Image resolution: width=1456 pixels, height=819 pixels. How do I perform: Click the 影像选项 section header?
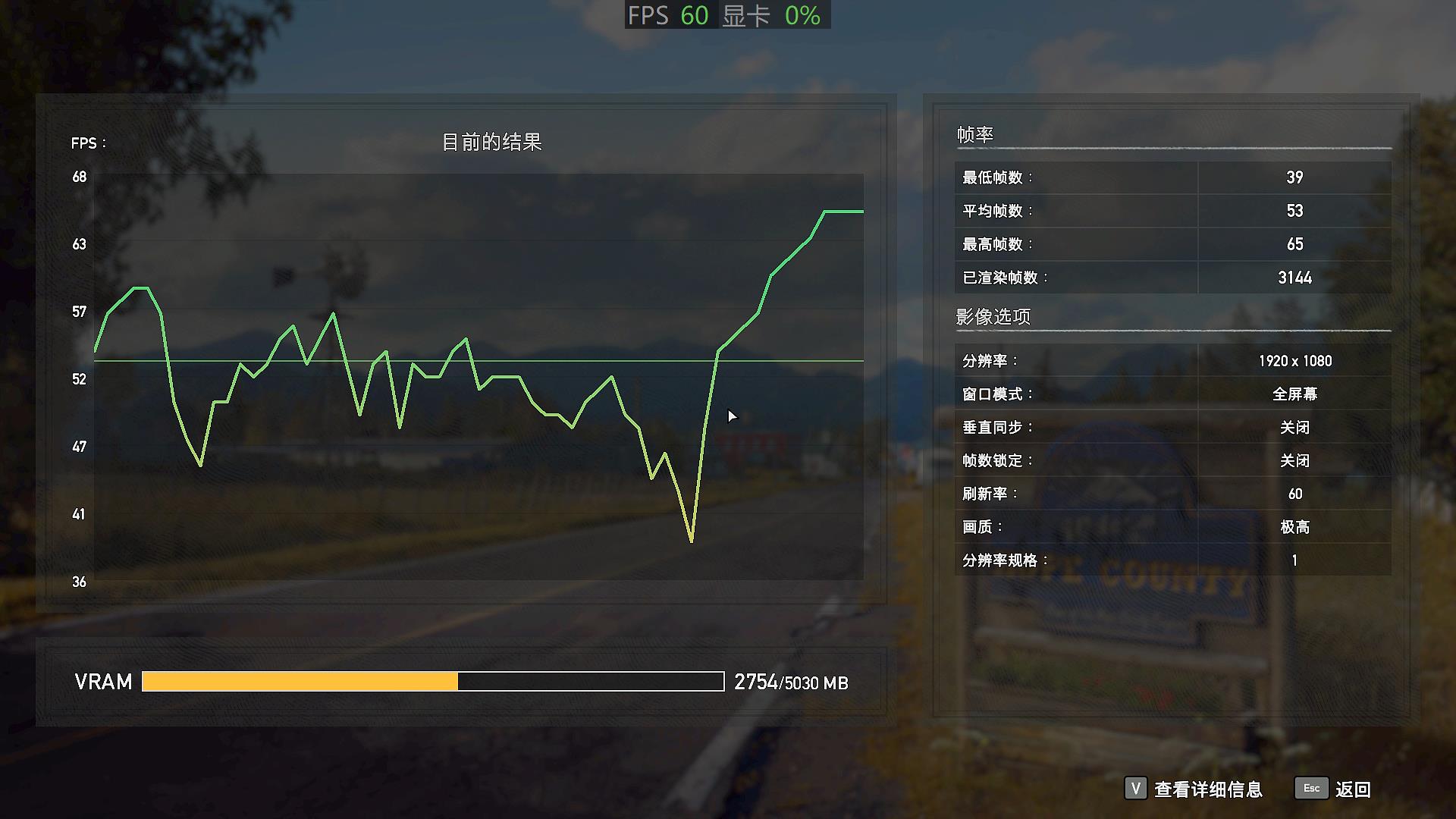coord(993,316)
